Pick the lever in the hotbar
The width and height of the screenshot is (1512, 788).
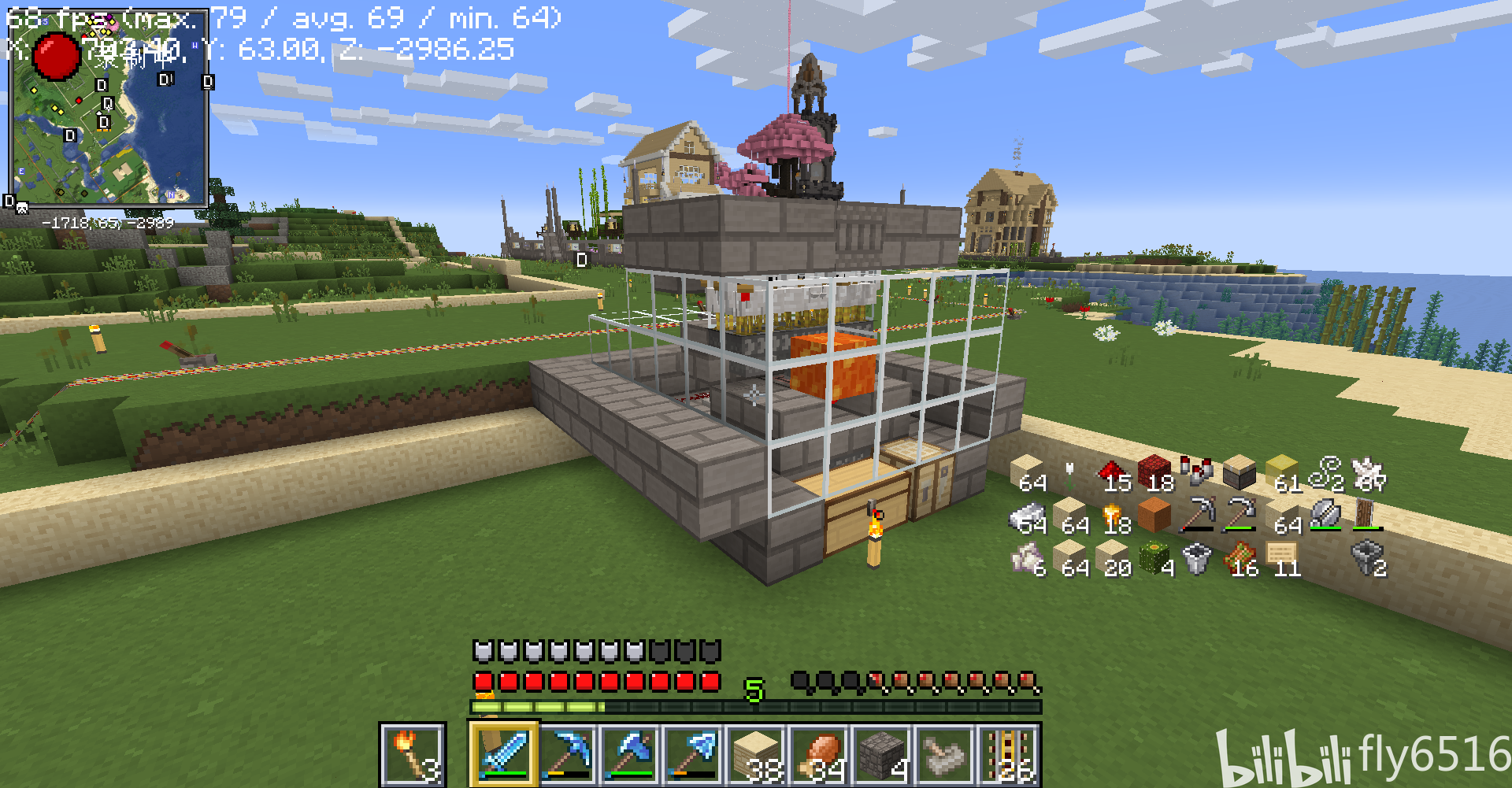[946, 753]
